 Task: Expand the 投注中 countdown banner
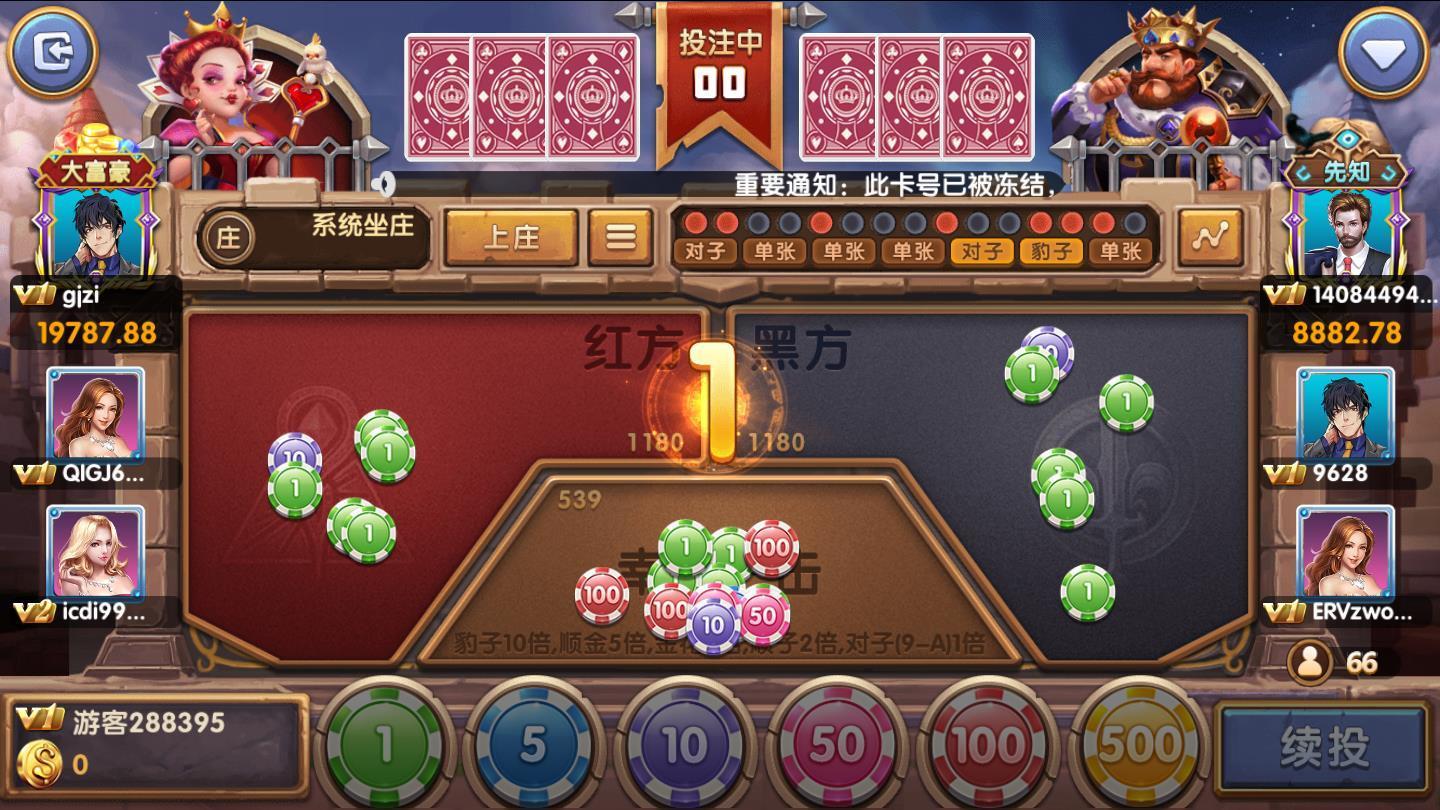click(x=719, y=63)
